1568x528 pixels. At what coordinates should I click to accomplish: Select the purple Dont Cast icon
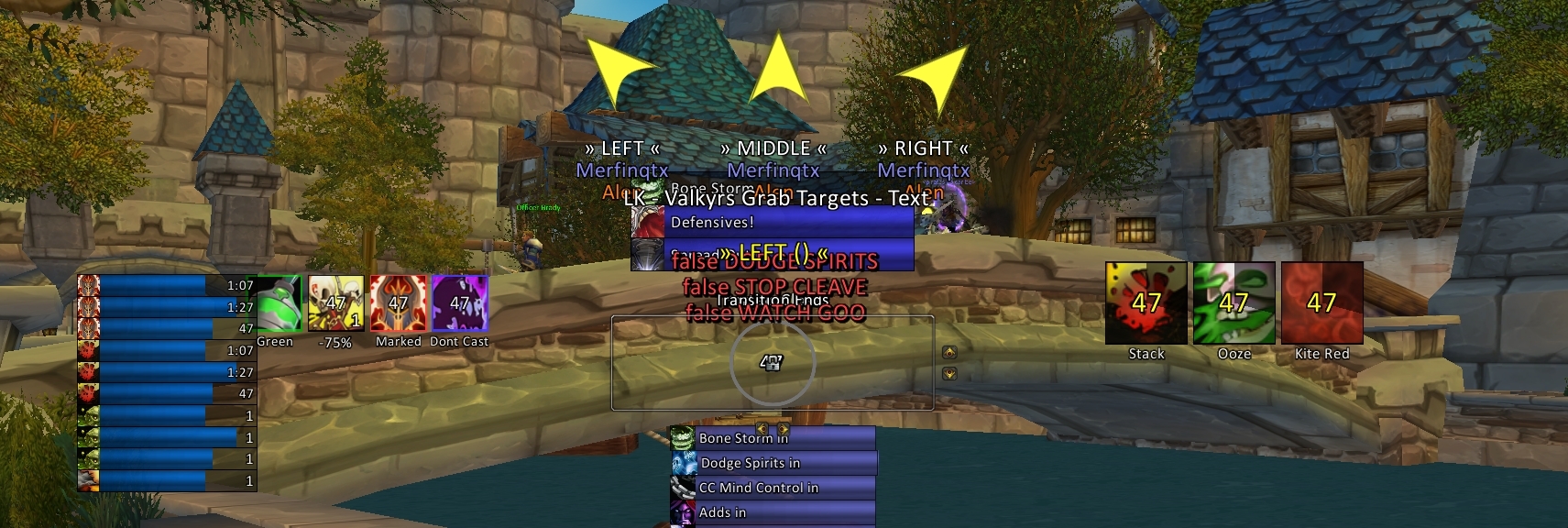click(459, 303)
